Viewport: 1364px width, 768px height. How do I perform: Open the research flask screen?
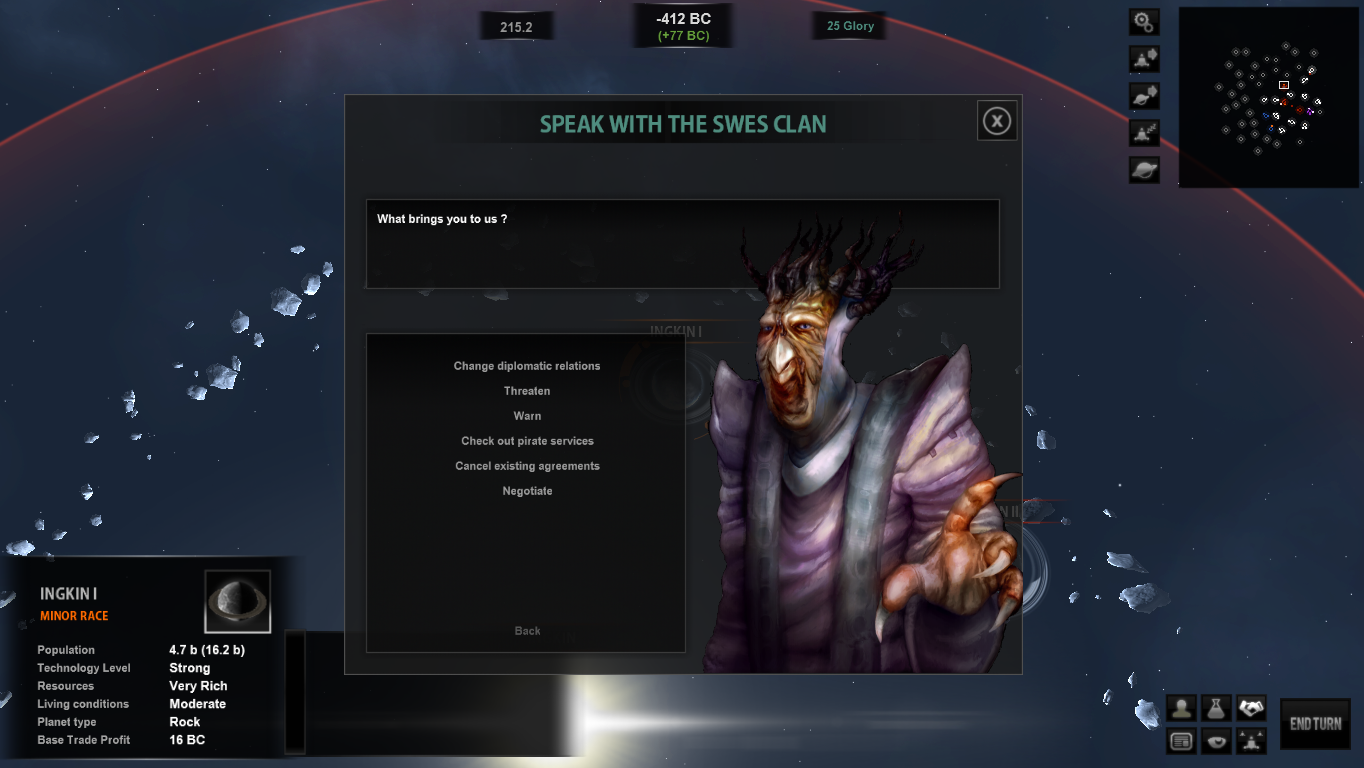(1216, 709)
